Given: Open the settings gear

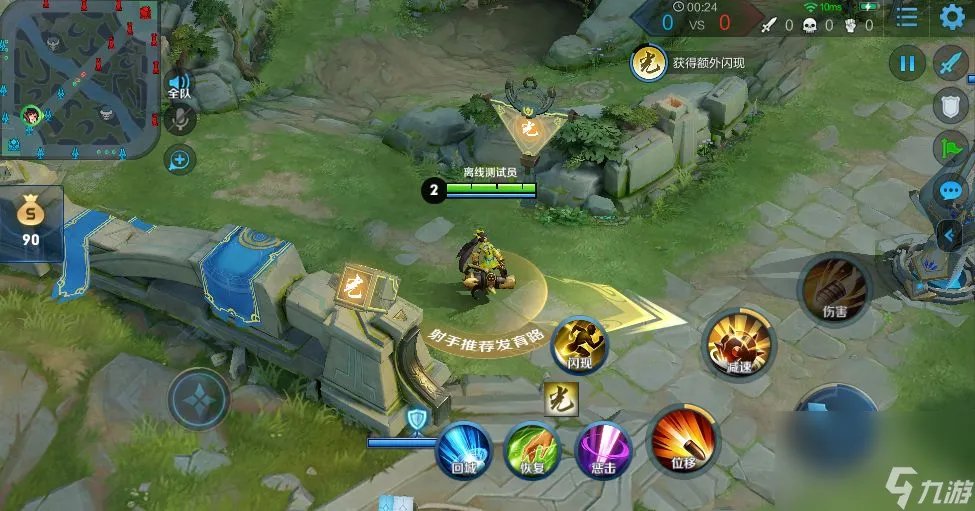Looking at the screenshot, I should pos(954,17).
